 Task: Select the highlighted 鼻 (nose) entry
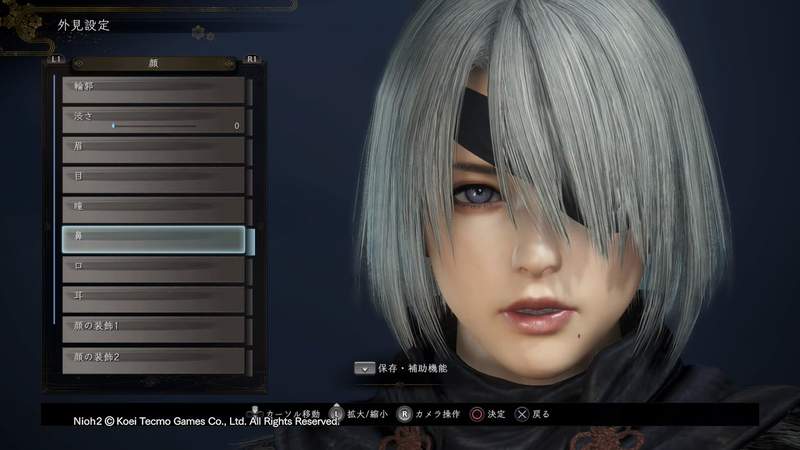click(153, 239)
